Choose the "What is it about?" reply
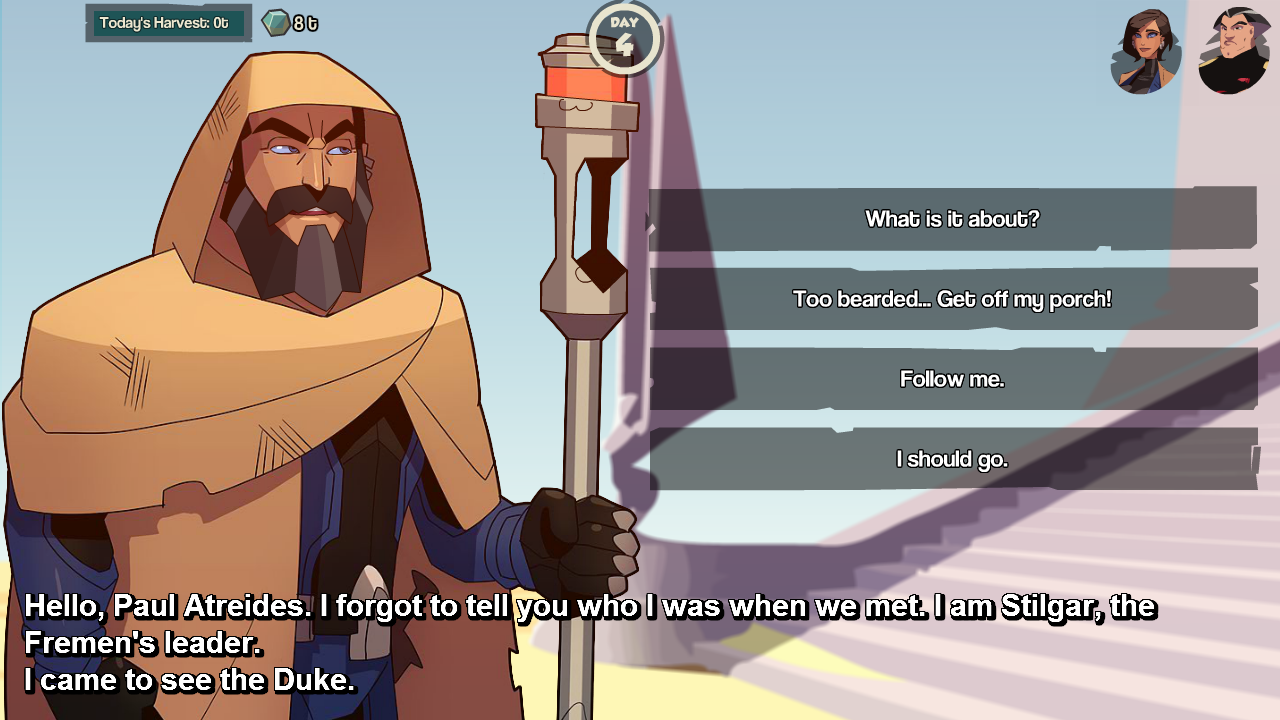This screenshot has height=720, width=1280. tap(952, 219)
